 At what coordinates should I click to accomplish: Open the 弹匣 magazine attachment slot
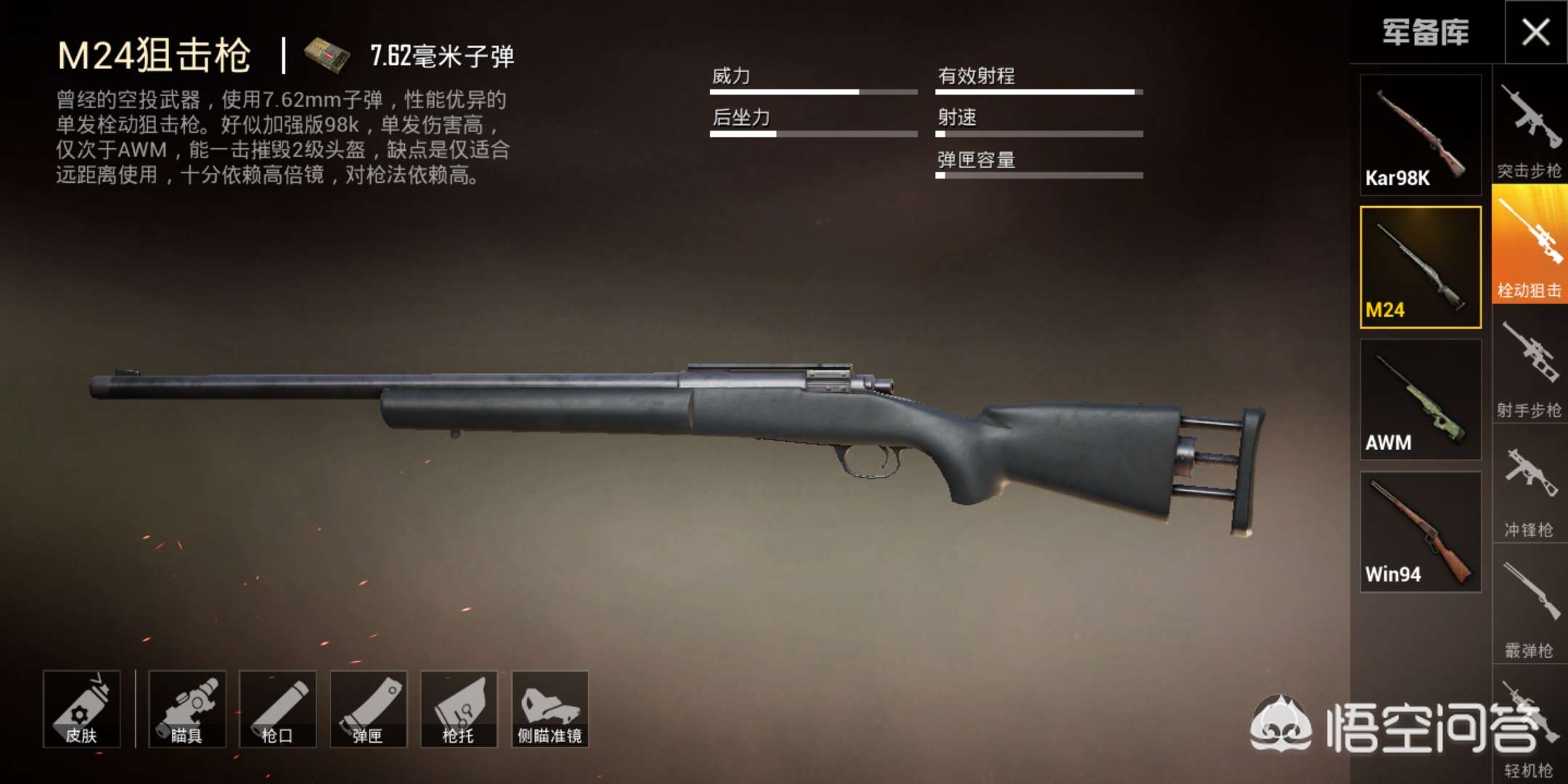click(x=368, y=709)
